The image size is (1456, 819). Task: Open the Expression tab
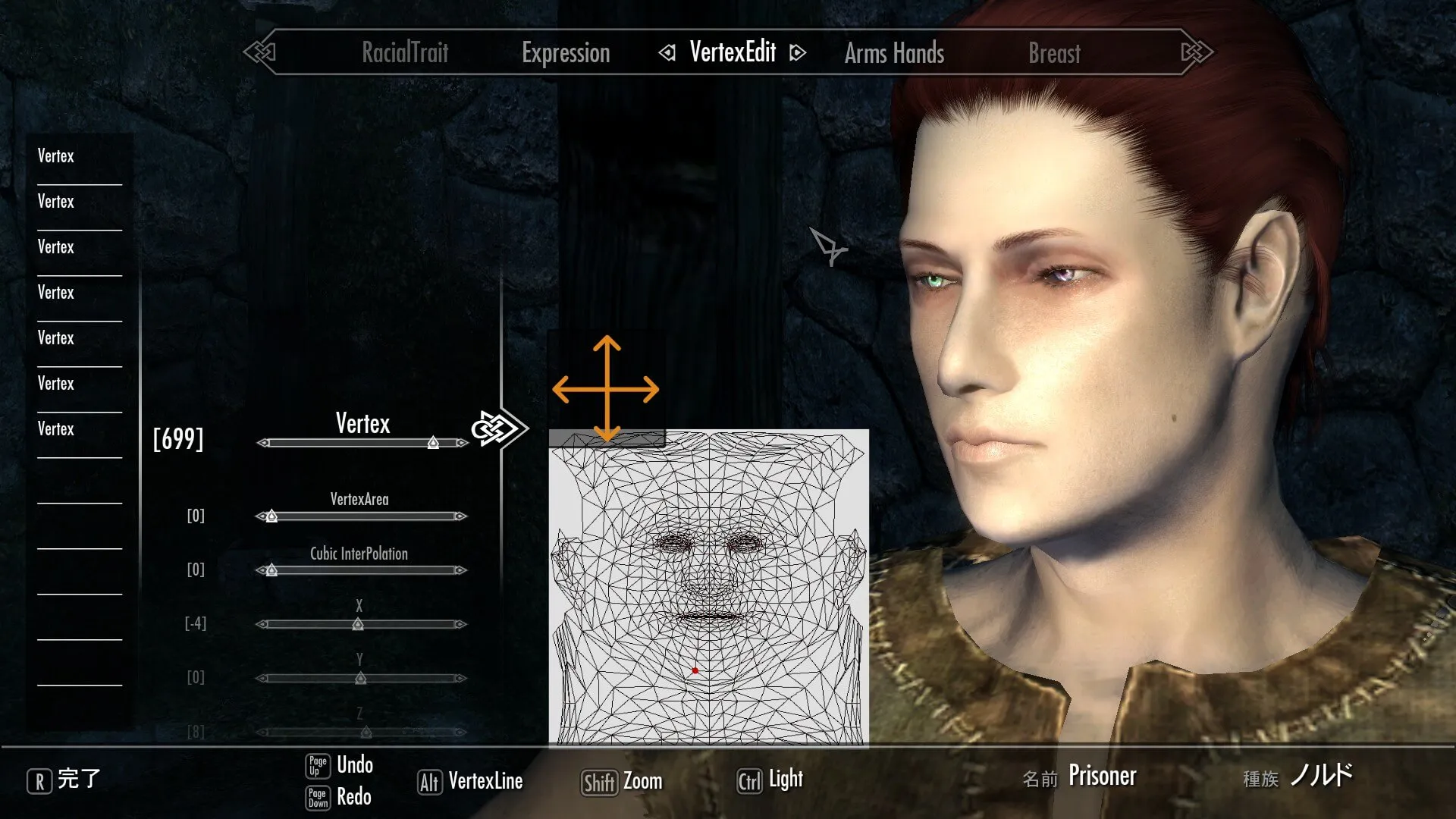[x=566, y=53]
